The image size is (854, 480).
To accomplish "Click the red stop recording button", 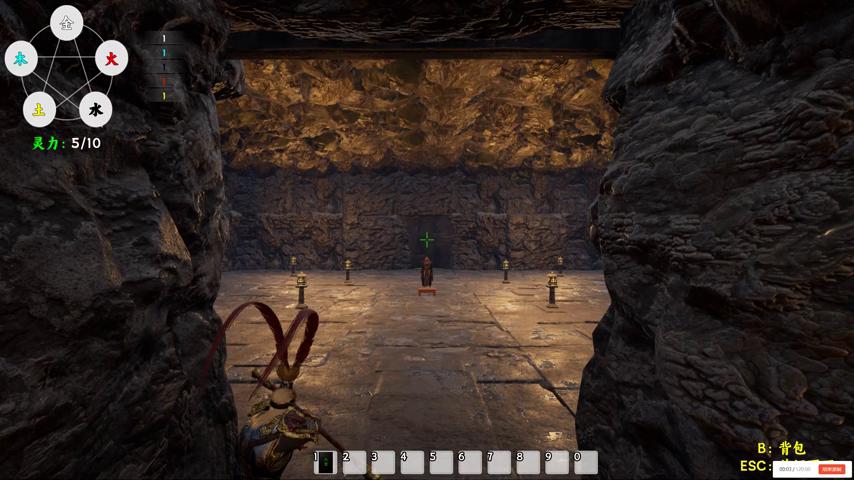I will (x=831, y=469).
